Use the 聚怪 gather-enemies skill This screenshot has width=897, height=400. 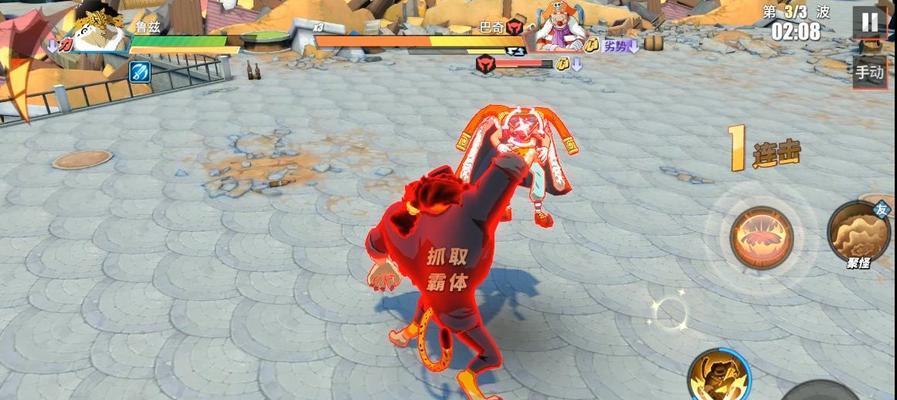coord(858,232)
